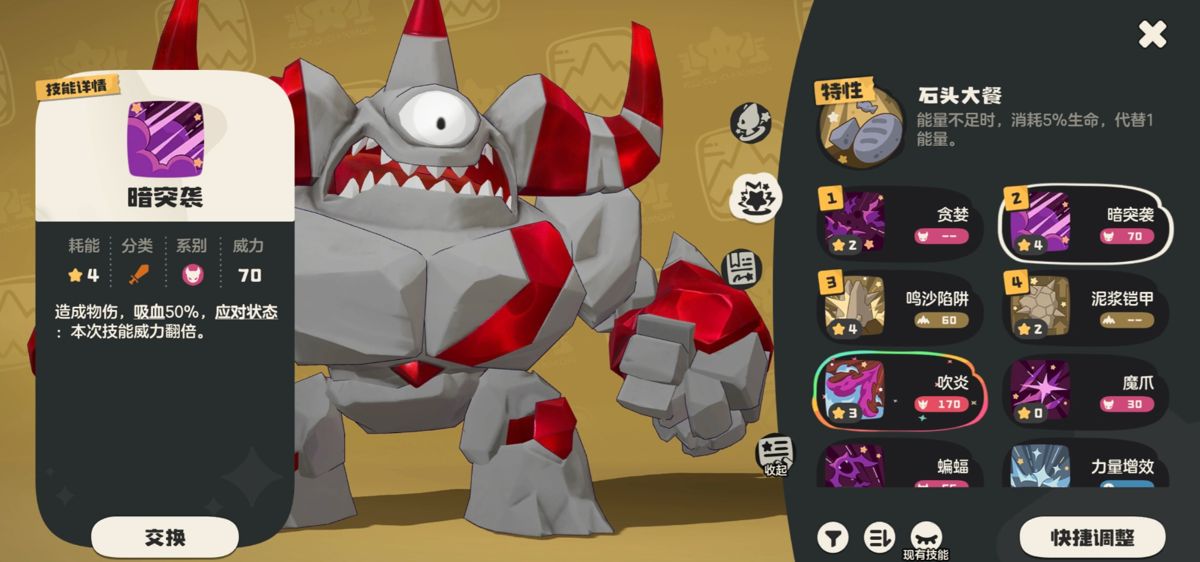
Task: Collapse the panel with 收起 button
Action: [775, 455]
